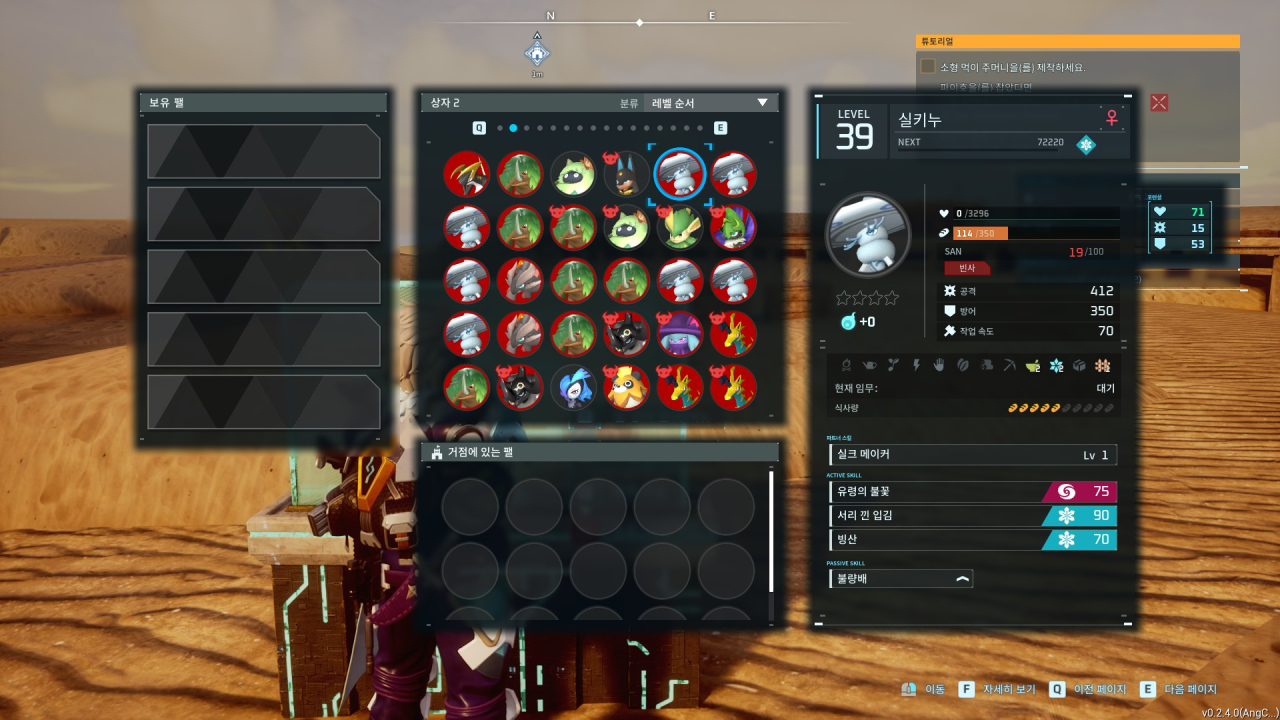The height and width of the screenshot is (720, 1280).
Task: Select the 서리 낀 입김 active skill
Action: point(972,515)
